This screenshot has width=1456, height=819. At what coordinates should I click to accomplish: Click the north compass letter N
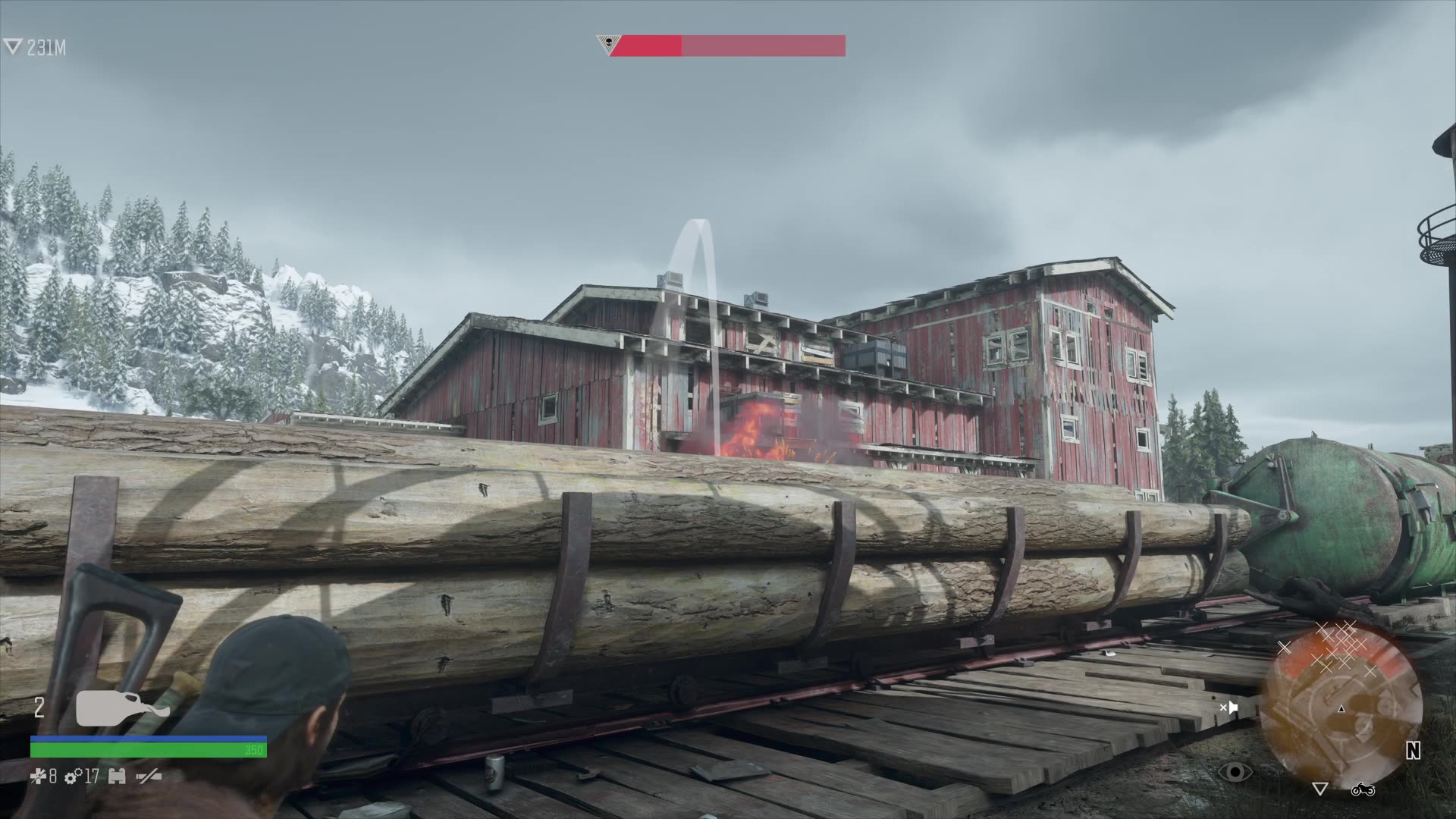(1413, 751)
